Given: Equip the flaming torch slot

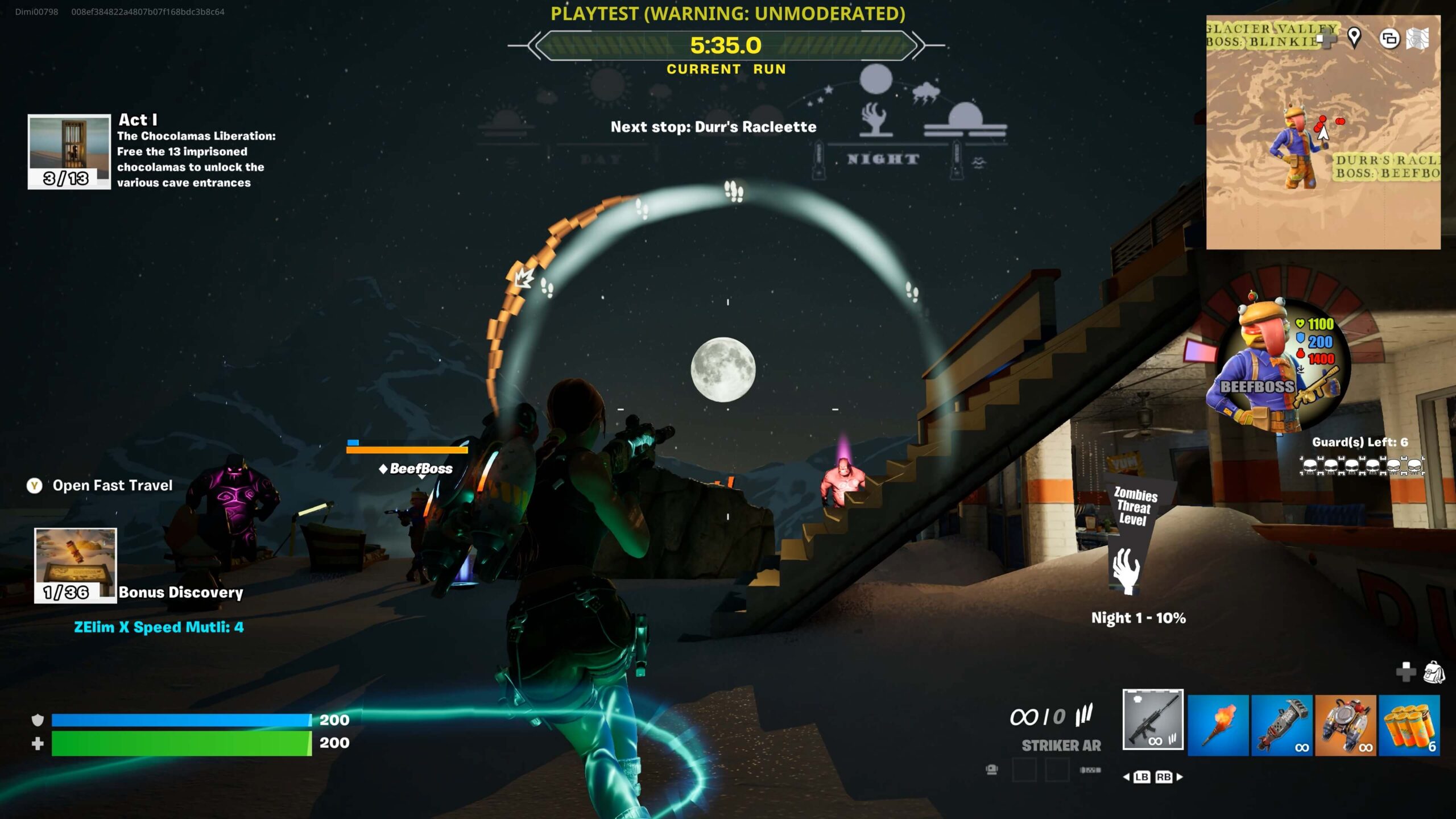Looking at the screenshot, I should pyautogui.click(x=1218, y=725).
